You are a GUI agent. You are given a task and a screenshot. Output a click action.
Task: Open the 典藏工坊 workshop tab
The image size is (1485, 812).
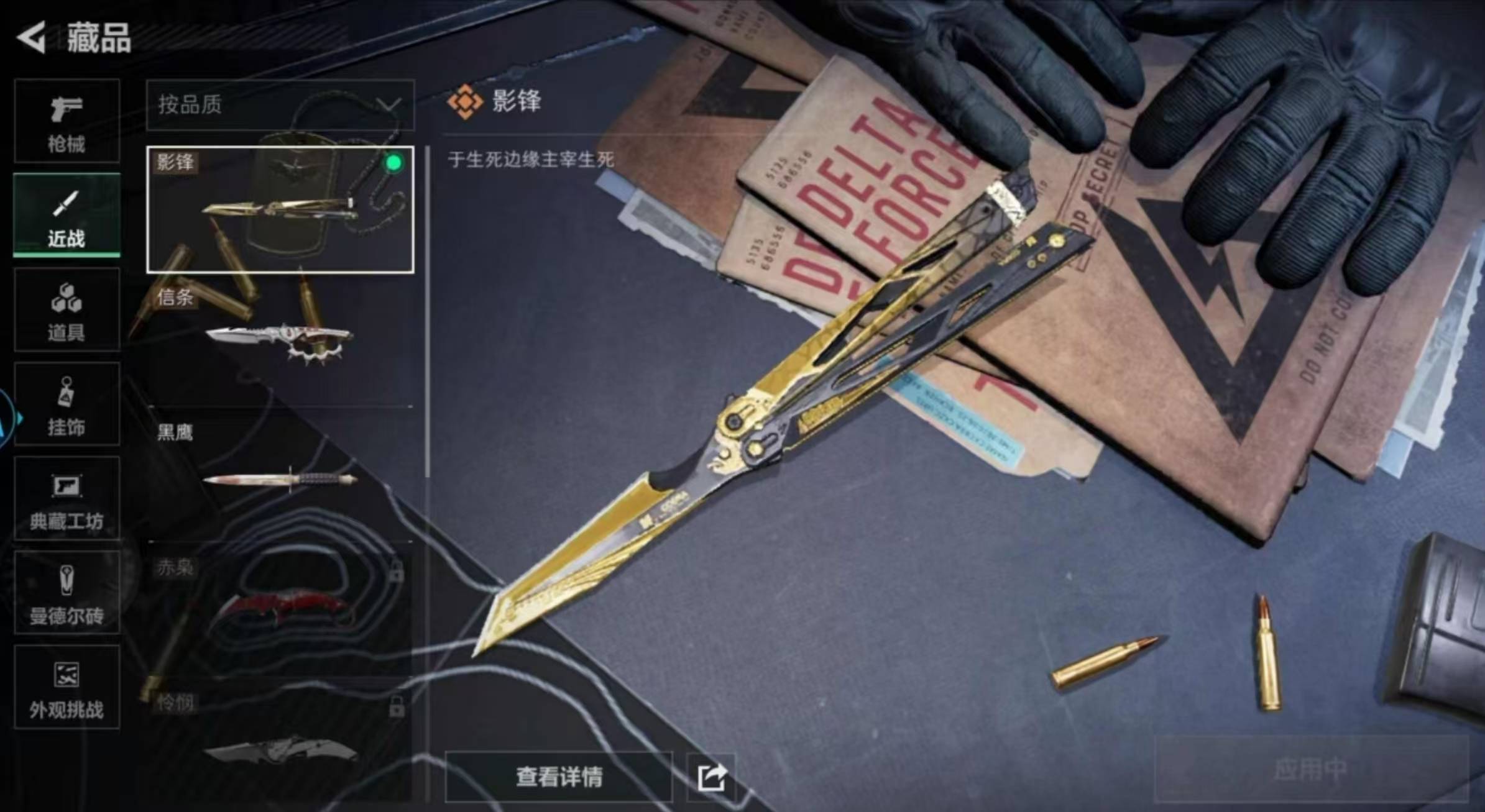pos(67,499)
